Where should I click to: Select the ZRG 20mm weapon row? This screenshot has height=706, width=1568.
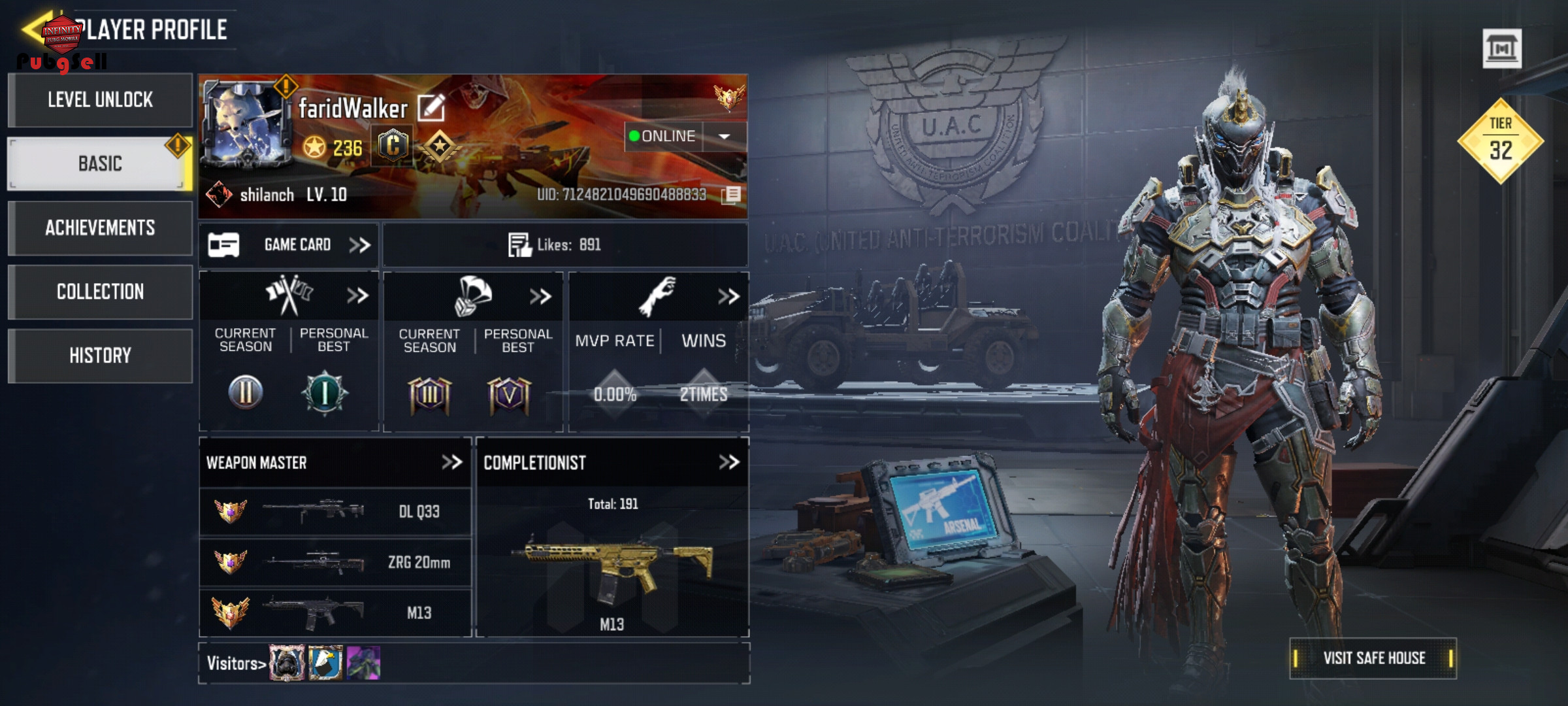click(335, 562)
